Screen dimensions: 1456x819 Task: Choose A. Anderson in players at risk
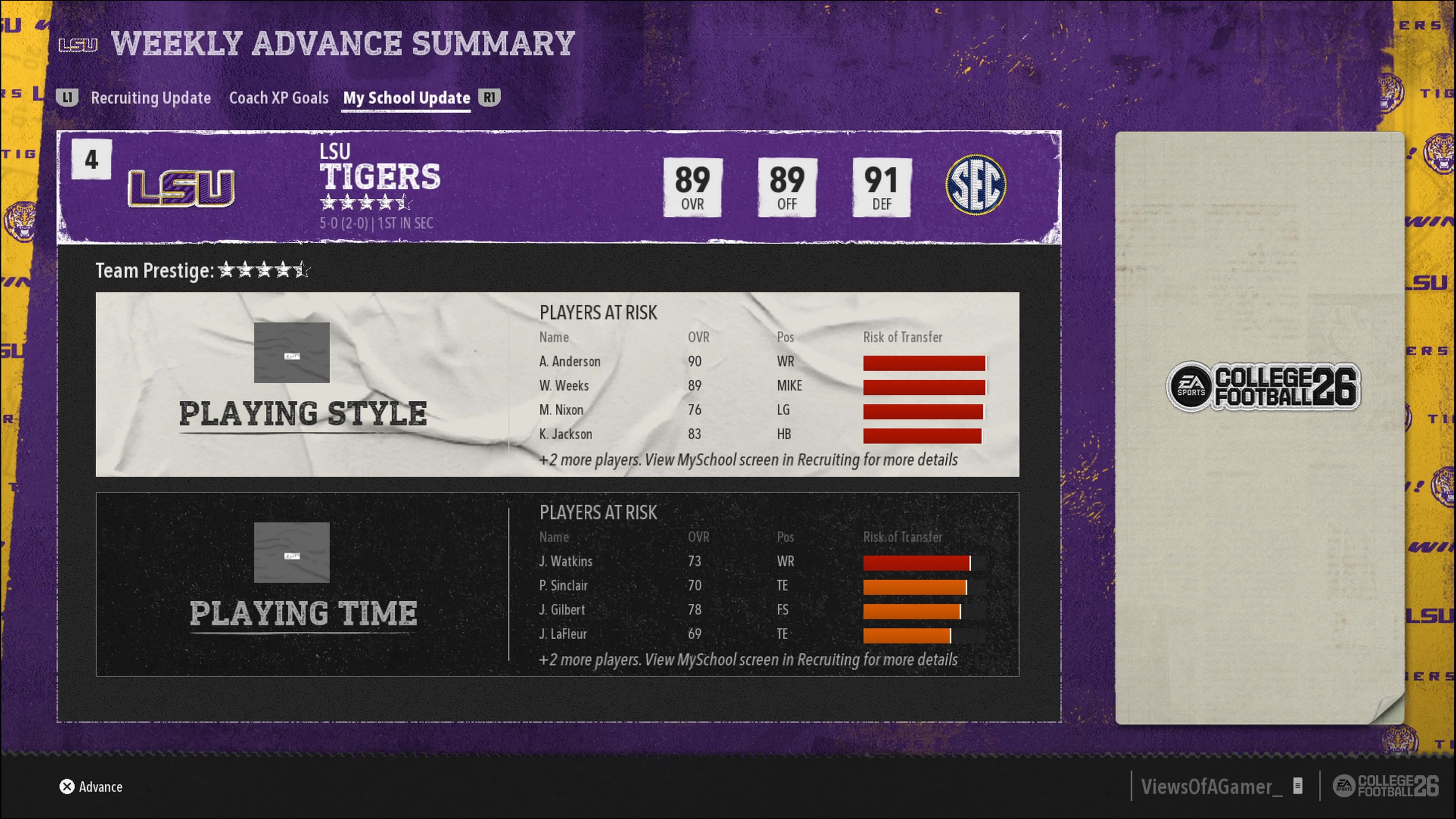pos(570,362)
